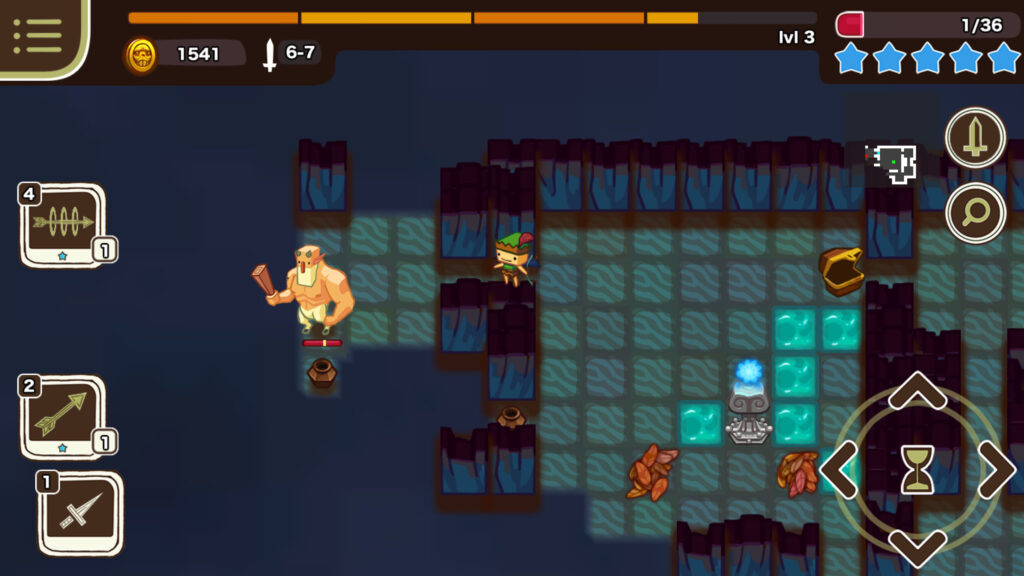Image resolution: width=1024 pixels, height=576 pixels.
Task: Move up with the d-pad arrow
Action: [917, 391]
